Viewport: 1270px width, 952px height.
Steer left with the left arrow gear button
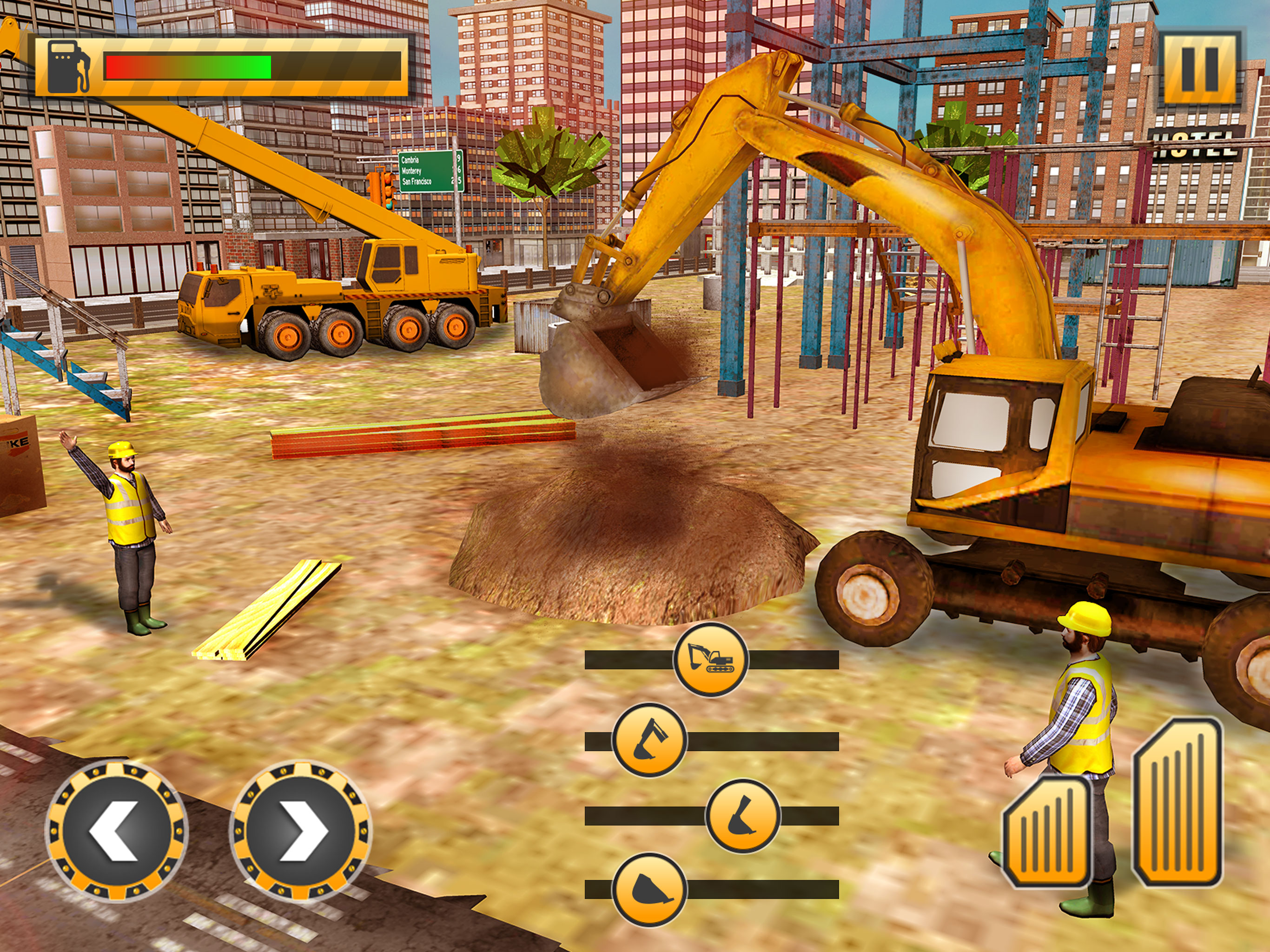pos(117,830)
